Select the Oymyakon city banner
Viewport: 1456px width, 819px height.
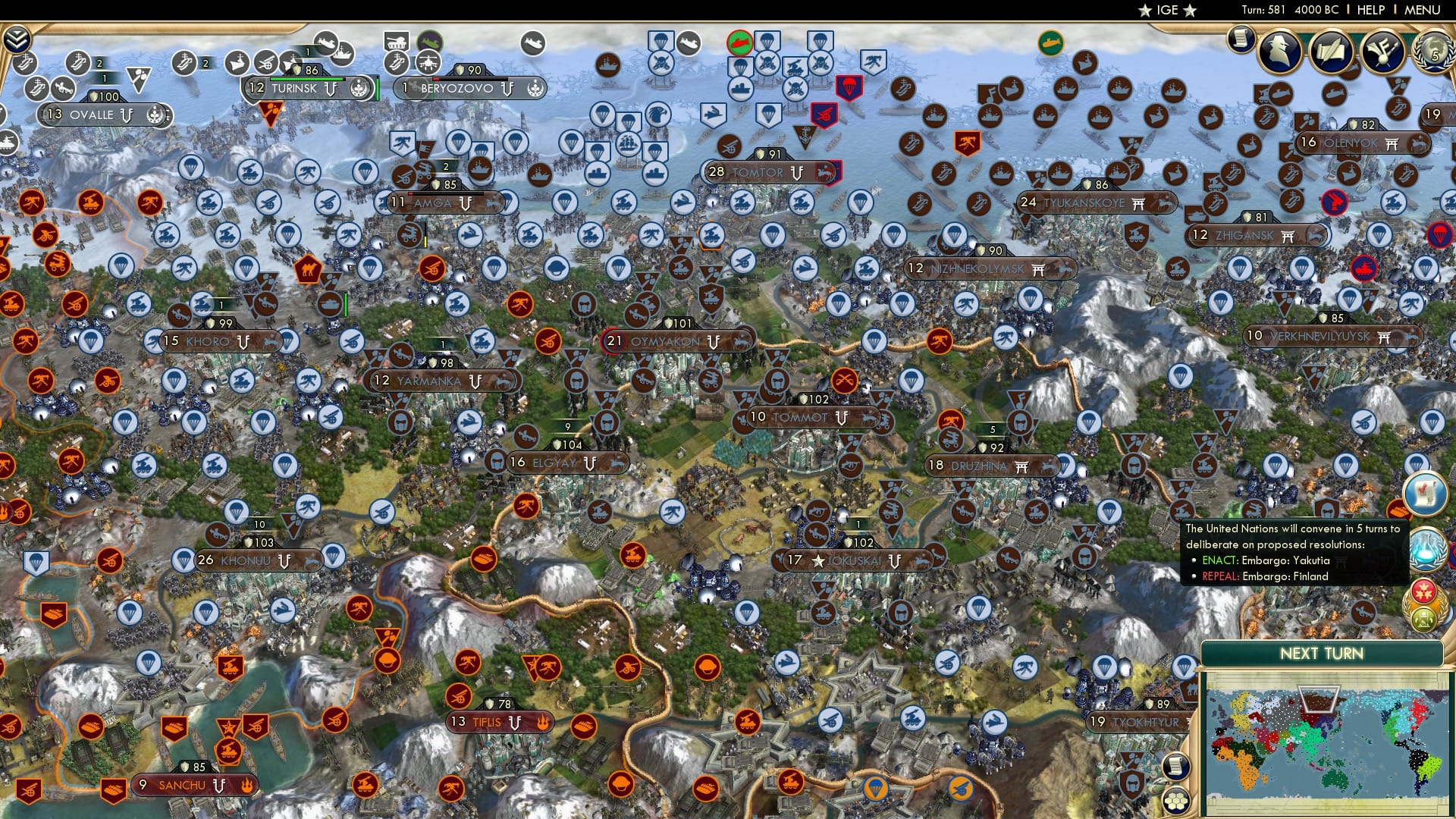667,341
